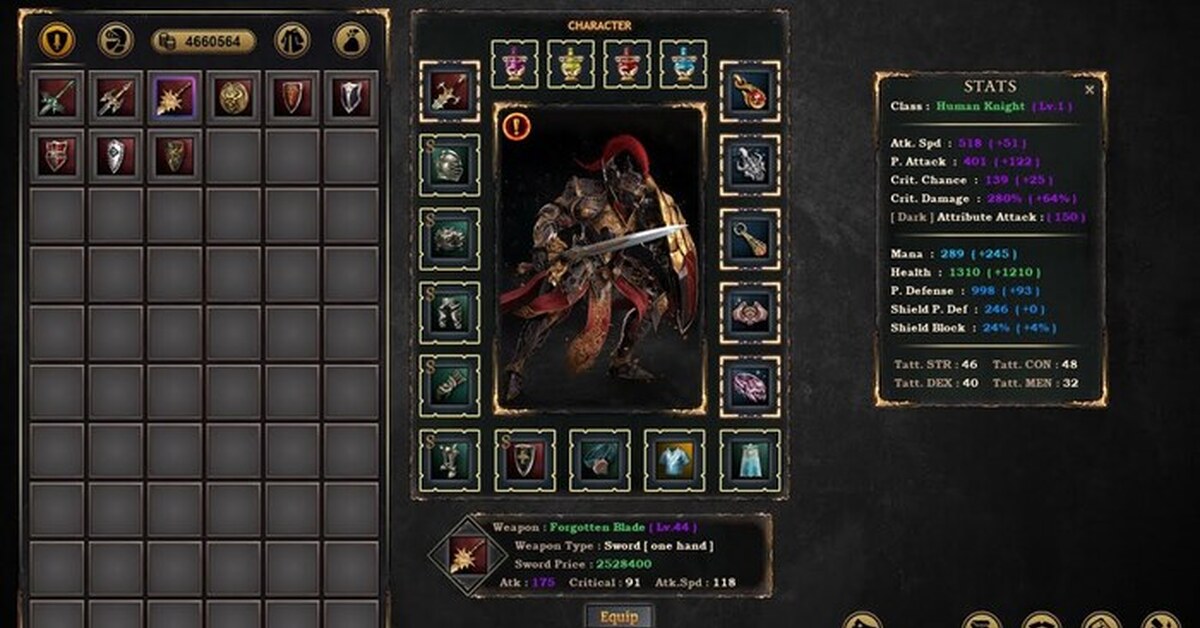The width and height of the screenshot is (1200, 628).
Task: Click the equipped shield slot
Action: pyautogui.click(x=525, y=460)
